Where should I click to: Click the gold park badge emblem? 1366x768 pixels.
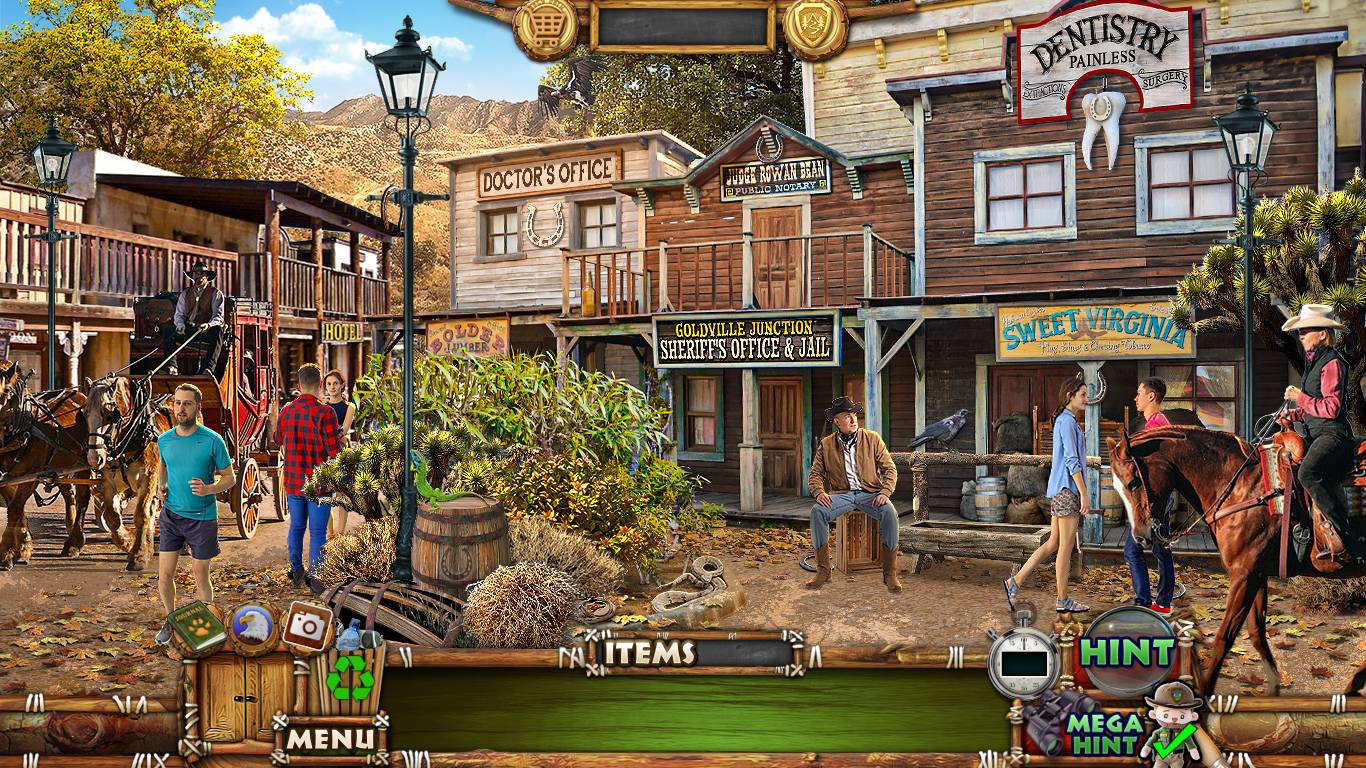pyautogui.click(x=815, y=27)
